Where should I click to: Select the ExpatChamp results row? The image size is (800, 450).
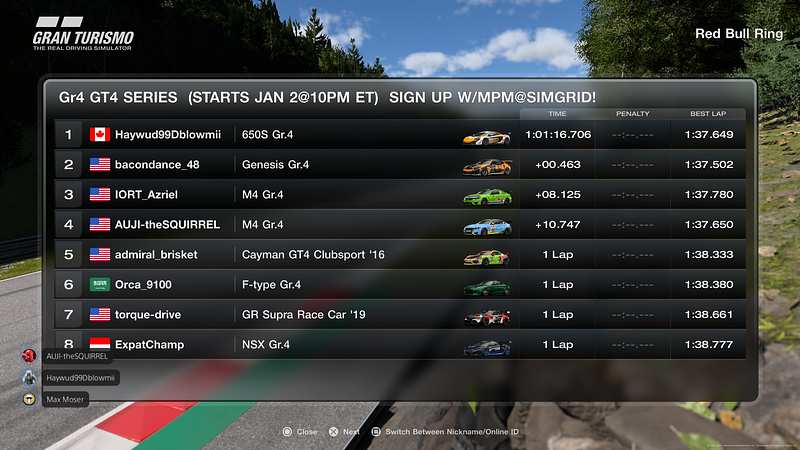400,345
